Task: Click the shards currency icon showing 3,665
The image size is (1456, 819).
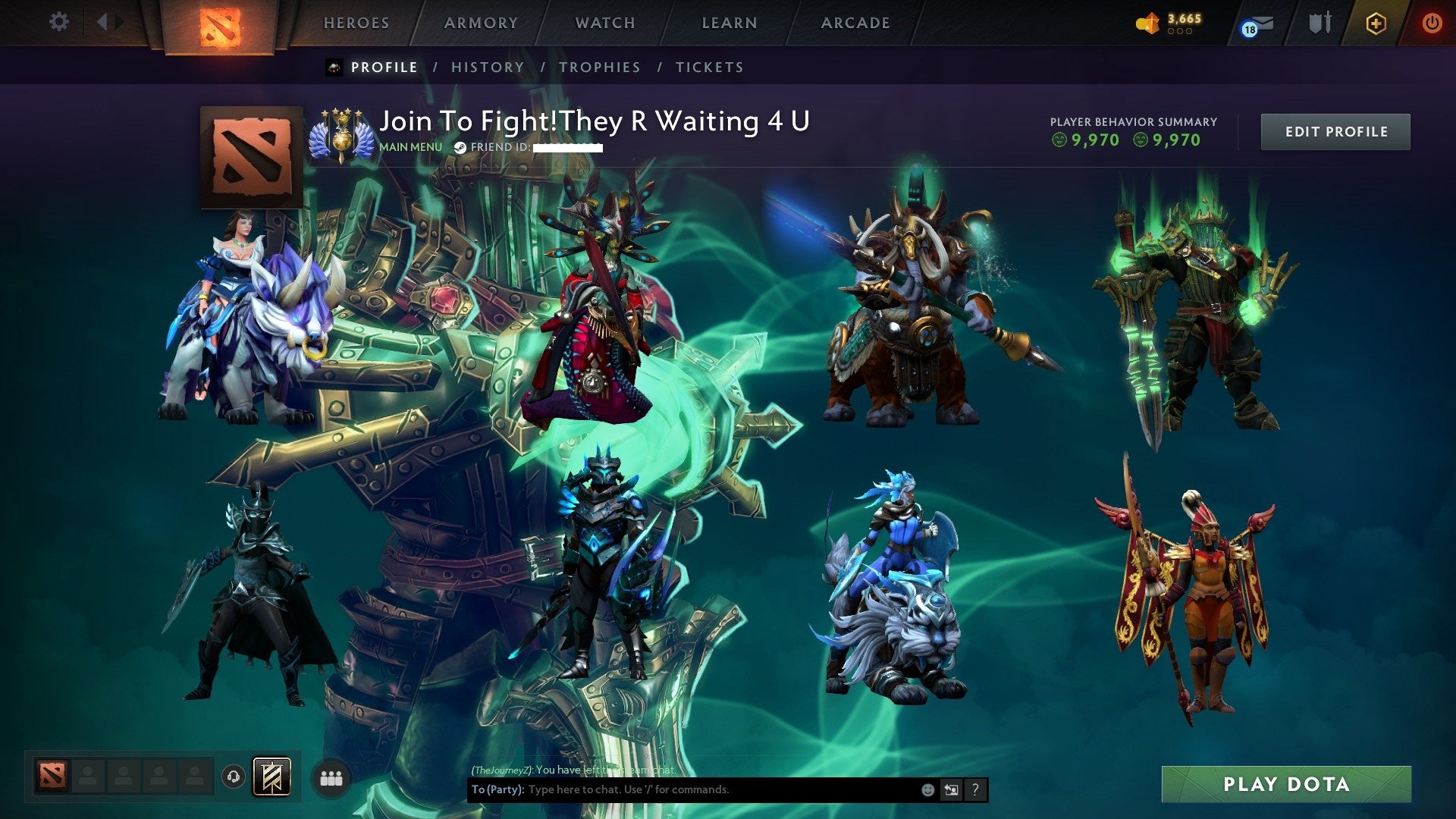Action: (1147, 22)
